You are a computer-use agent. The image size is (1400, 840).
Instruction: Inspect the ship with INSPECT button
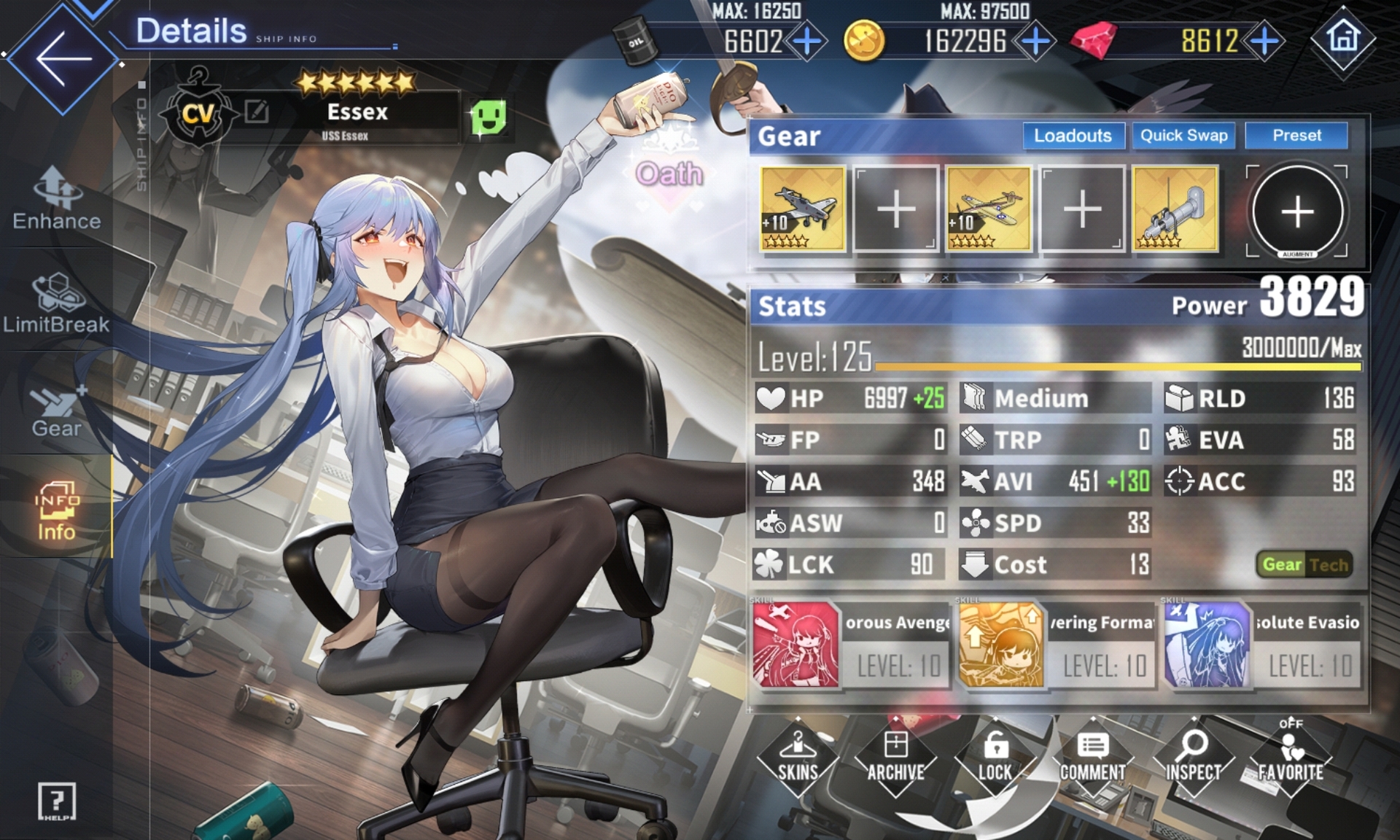1193,759
